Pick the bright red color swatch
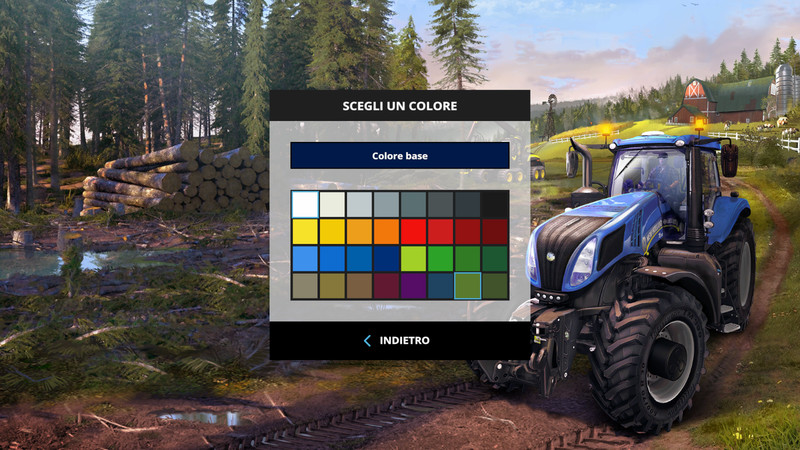Screen dimensions: 800x450 (x=413, y=232)
